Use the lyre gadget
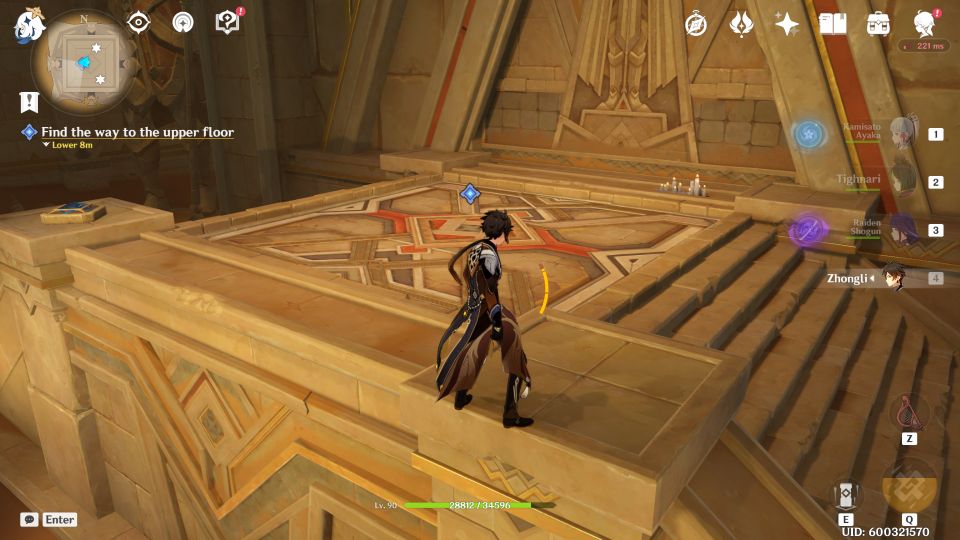960x540 pixels. [x=909, y=412]
